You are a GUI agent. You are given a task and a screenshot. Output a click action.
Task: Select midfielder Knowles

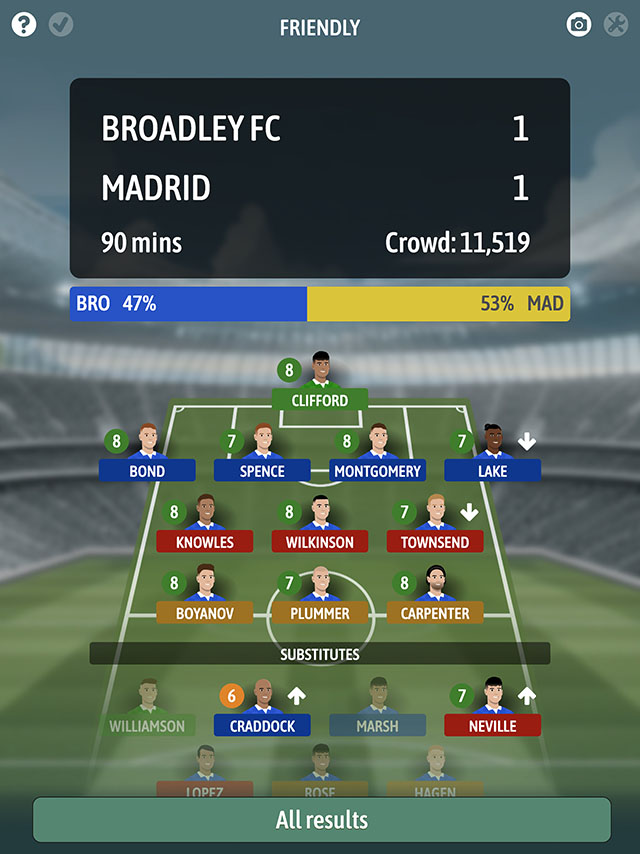coord(204,541)
